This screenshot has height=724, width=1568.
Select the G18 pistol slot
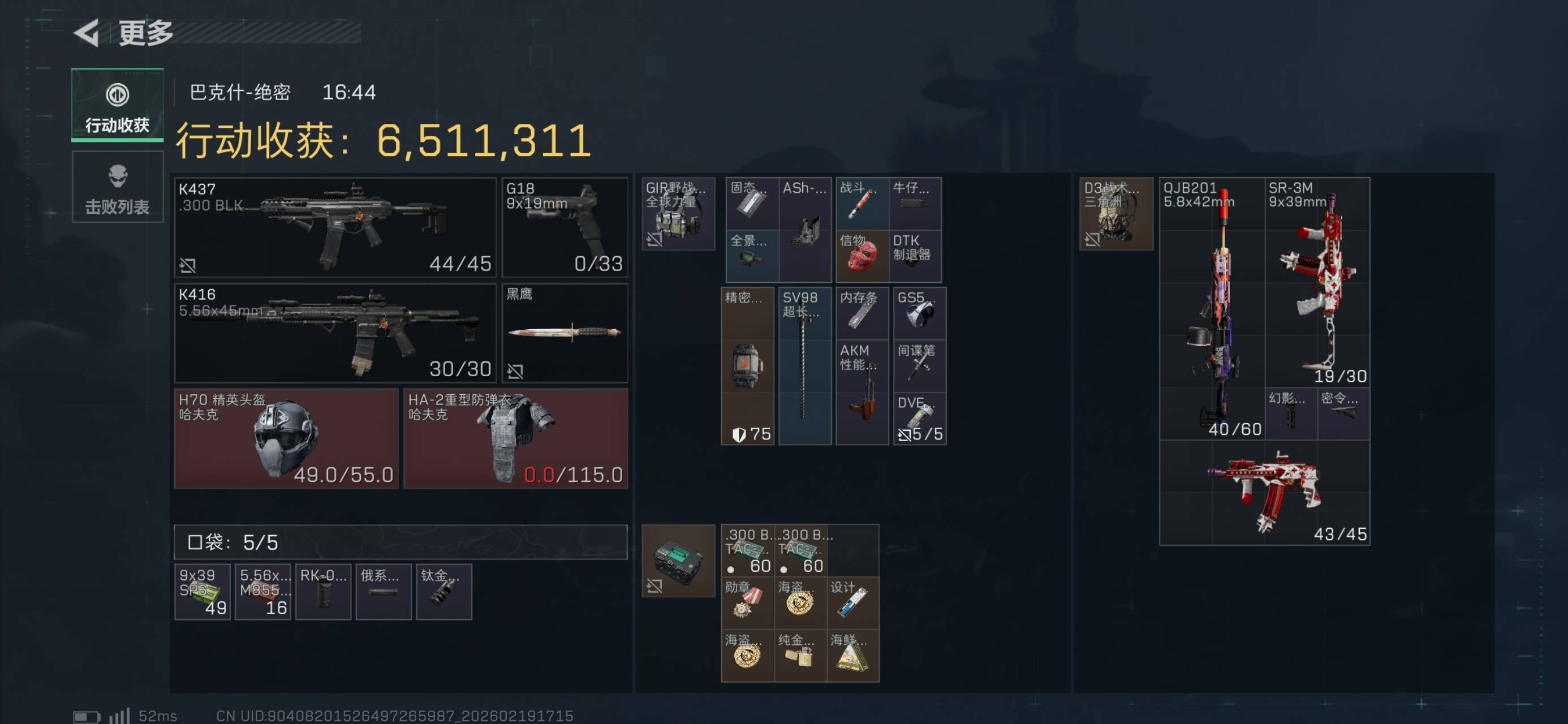565,227
